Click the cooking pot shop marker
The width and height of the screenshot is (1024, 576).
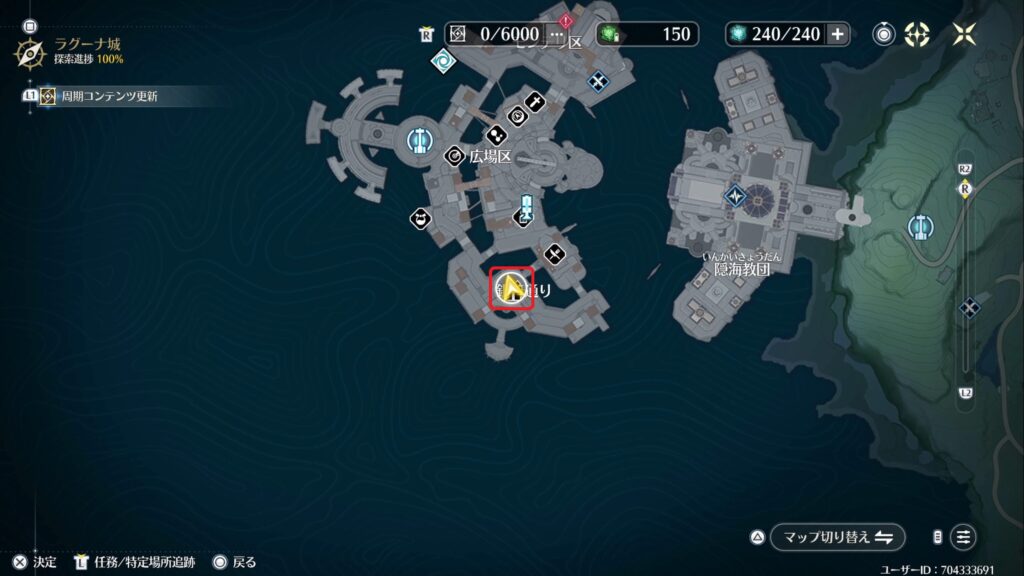[x=421, y=218]
